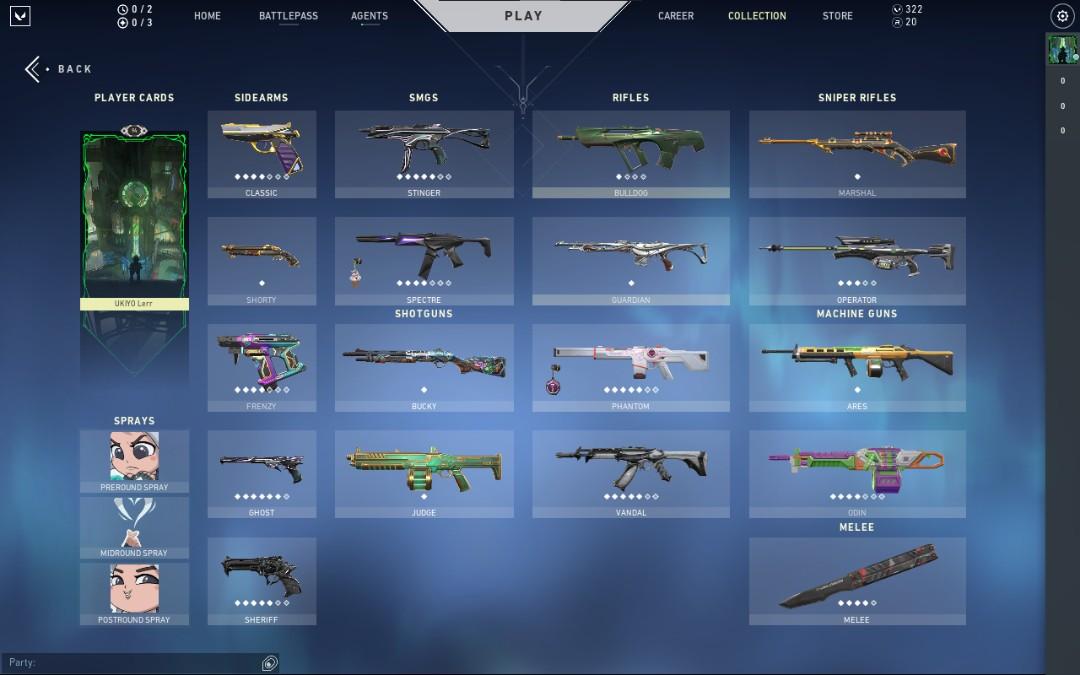Choose the Preround Spray slot
Image resolution: width=1080 pixels, height=675 pixels.
coord(134,461)
